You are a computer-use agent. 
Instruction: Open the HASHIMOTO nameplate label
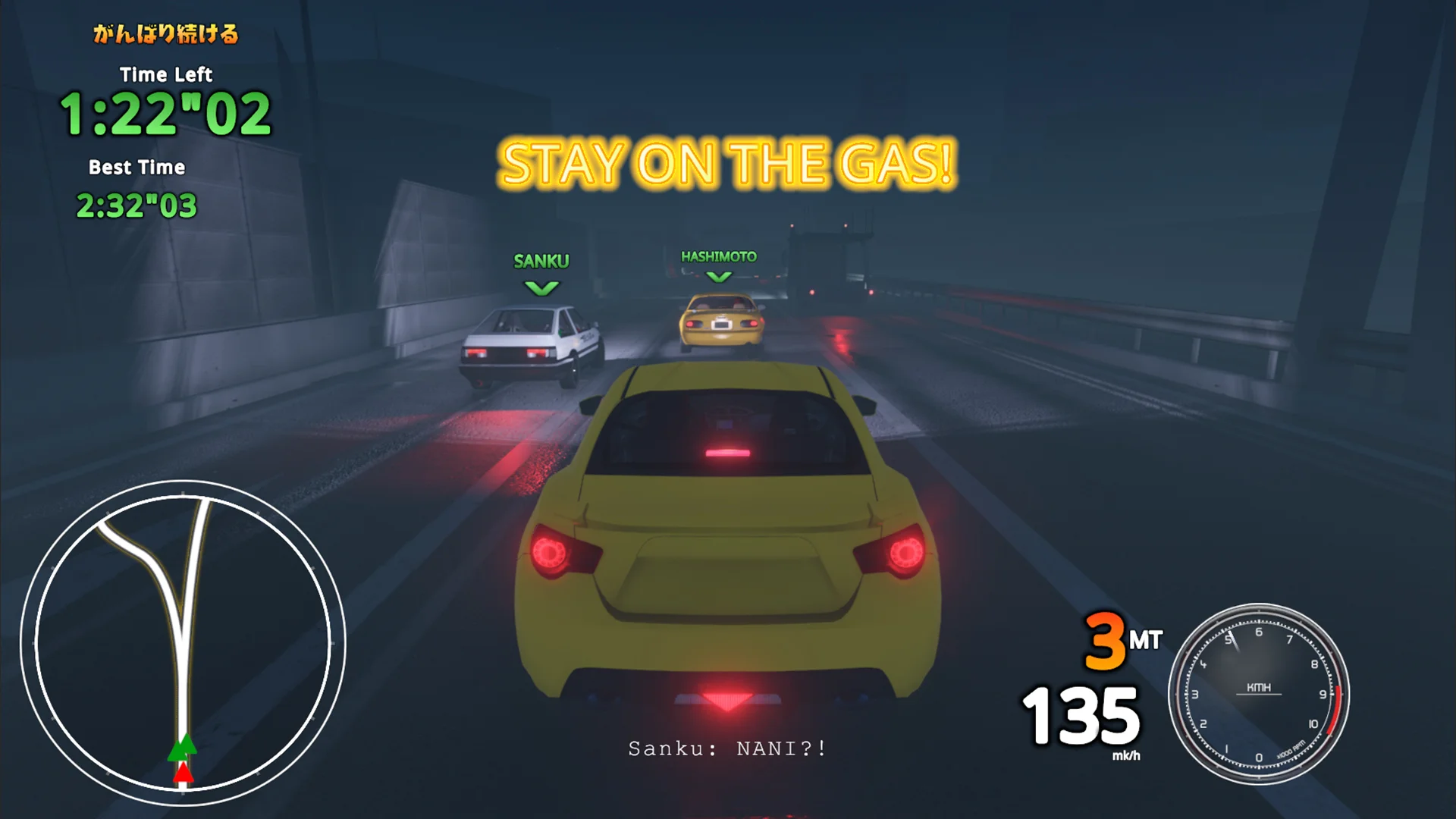pyautogui.click(x=717, y=257)
